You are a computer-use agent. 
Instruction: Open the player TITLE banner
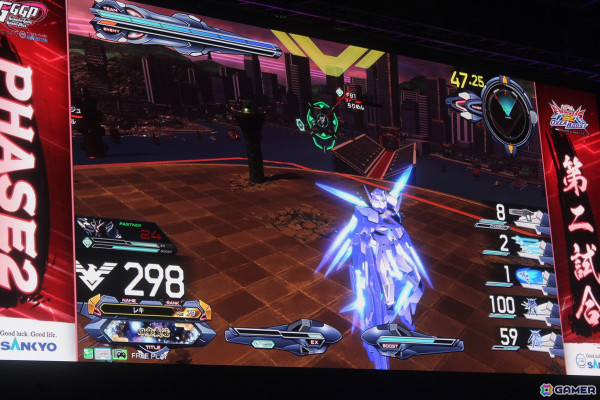tap(150, 331)
